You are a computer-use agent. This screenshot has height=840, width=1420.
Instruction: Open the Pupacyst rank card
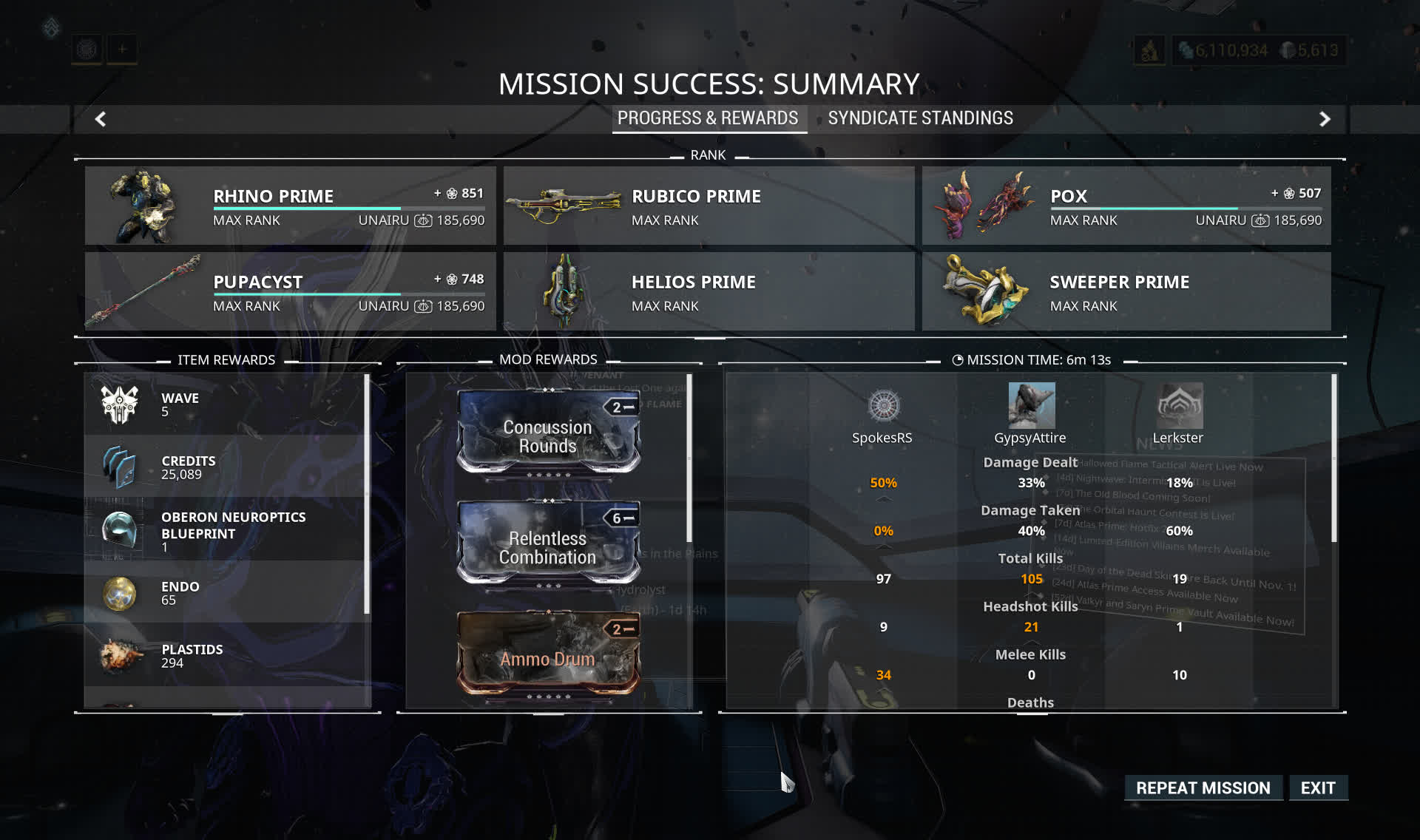coord(290,291)
